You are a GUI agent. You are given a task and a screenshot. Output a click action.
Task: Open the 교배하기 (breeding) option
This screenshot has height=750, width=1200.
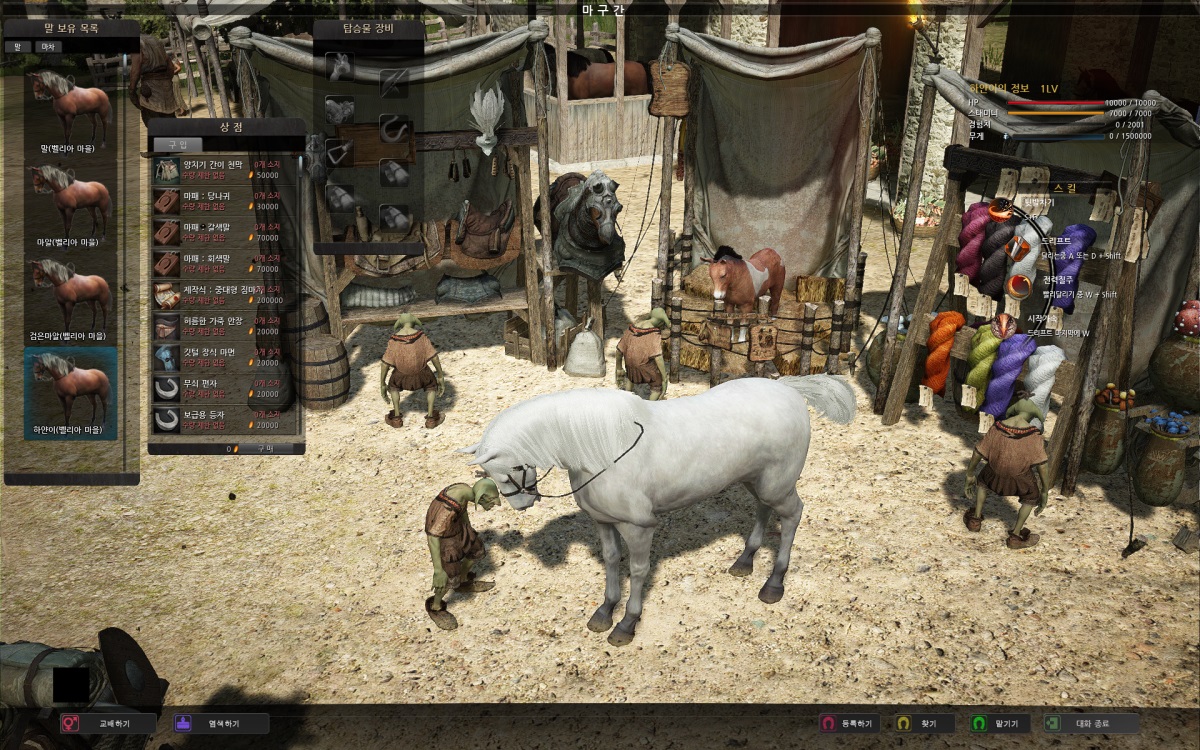coord(108,723)
